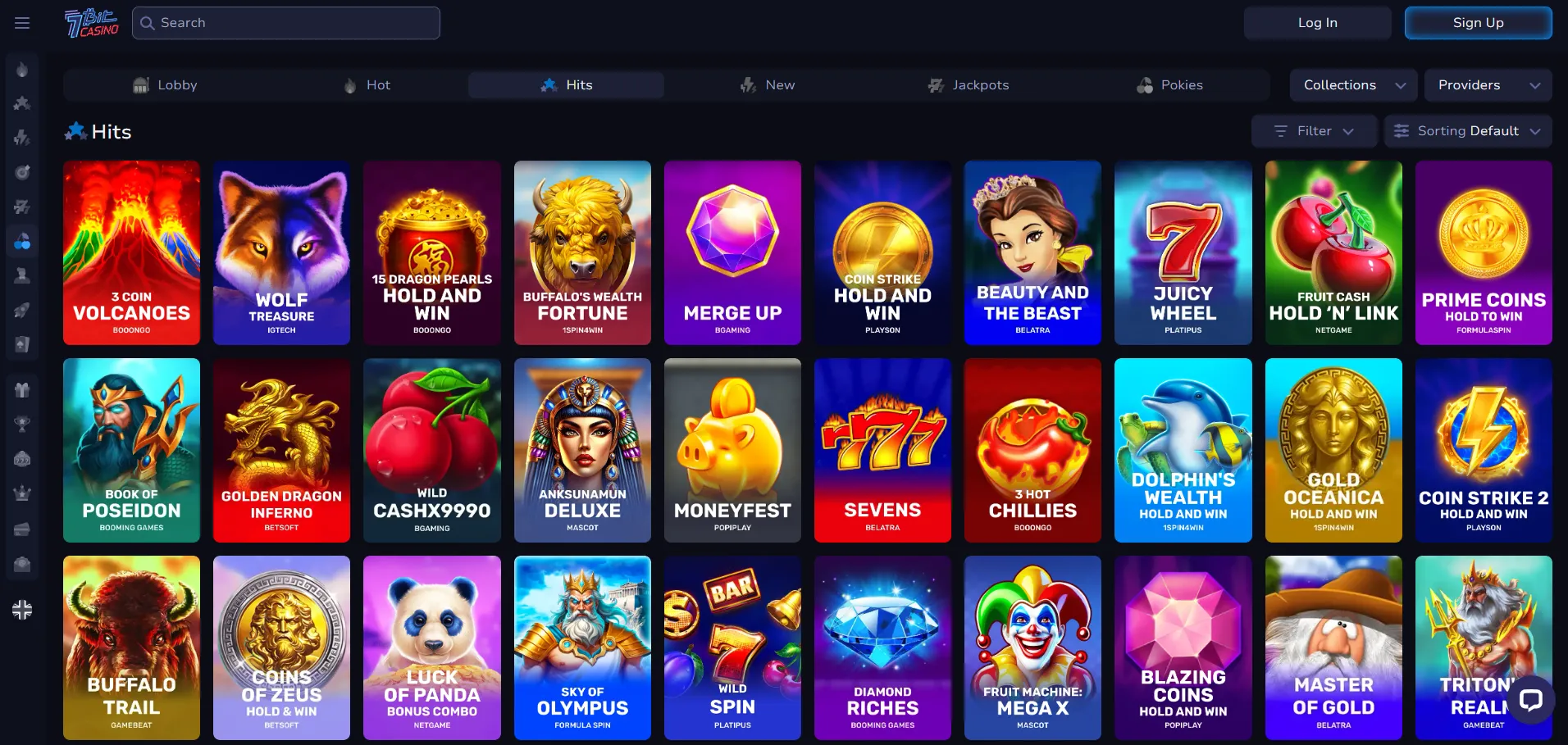
Task: Open the Hot games icon in sidebar
Action: tap(22, 69)
